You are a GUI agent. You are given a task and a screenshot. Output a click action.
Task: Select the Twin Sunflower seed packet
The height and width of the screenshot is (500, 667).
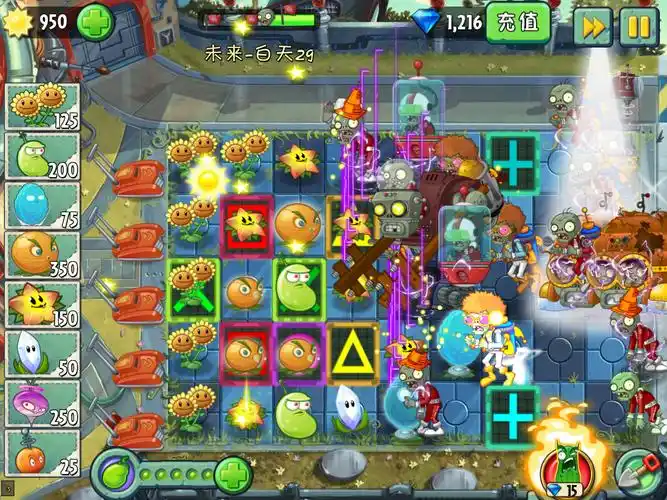42,107
